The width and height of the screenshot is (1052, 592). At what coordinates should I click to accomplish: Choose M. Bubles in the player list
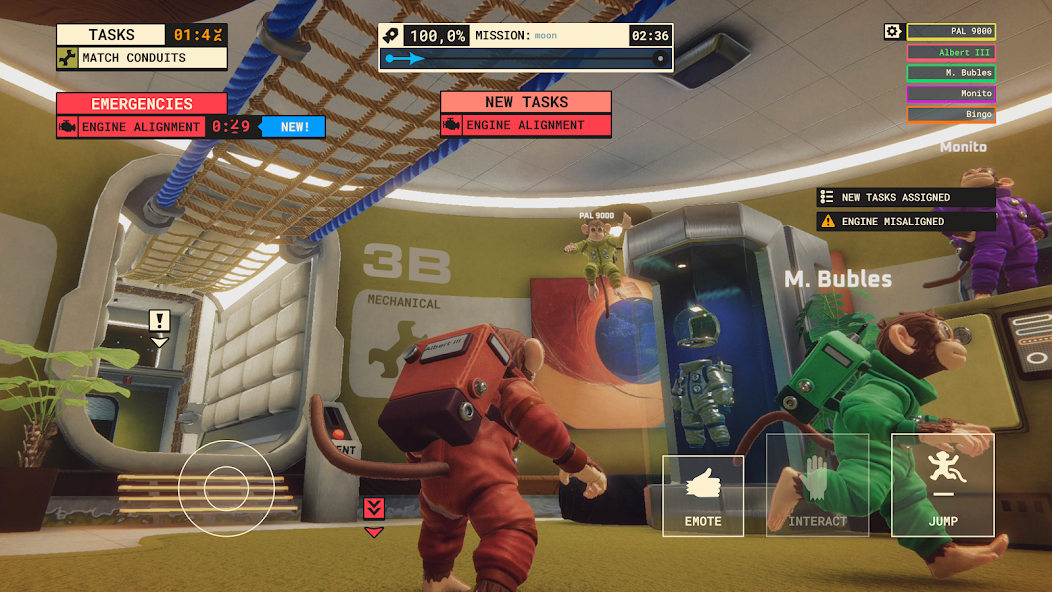pyautogui.click(x=951, y=73)
